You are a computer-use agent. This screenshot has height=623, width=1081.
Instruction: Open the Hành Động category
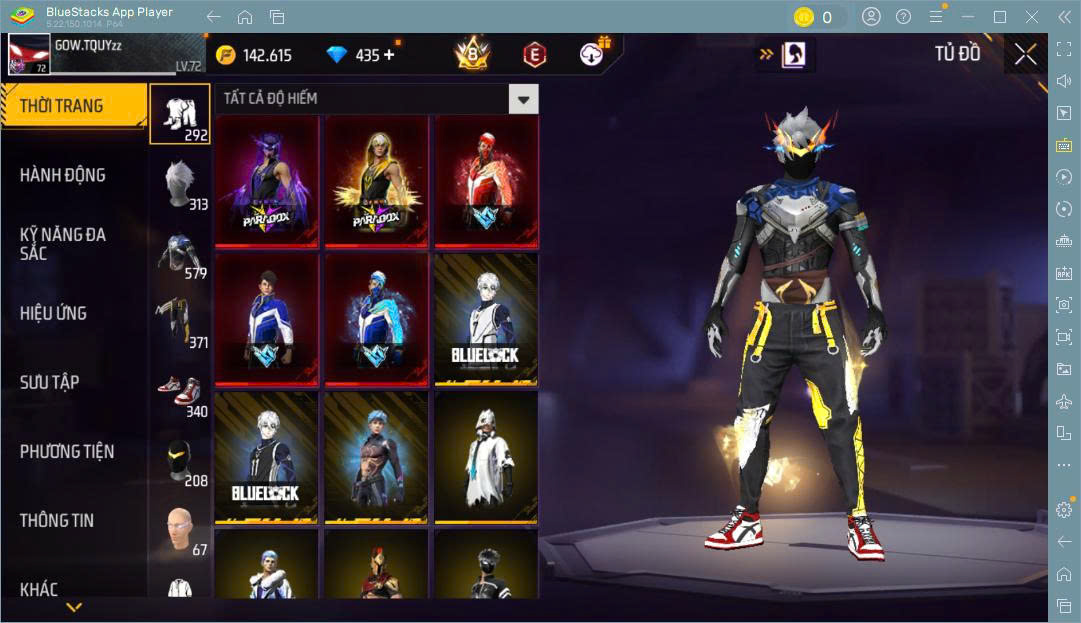point(63,175)
